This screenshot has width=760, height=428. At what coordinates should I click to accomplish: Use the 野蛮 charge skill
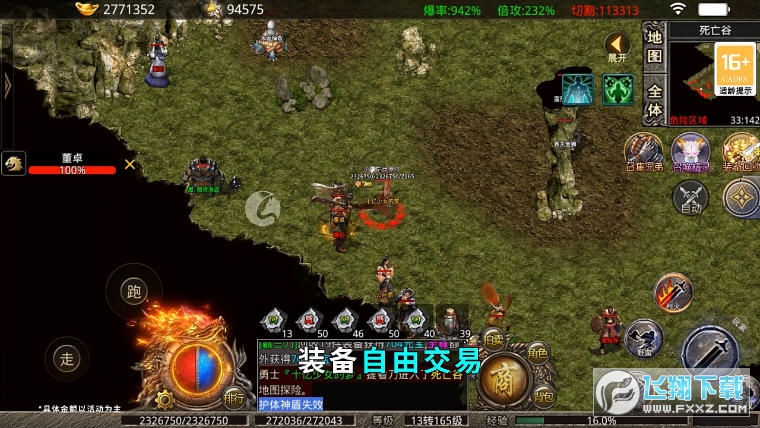point(645,337)
